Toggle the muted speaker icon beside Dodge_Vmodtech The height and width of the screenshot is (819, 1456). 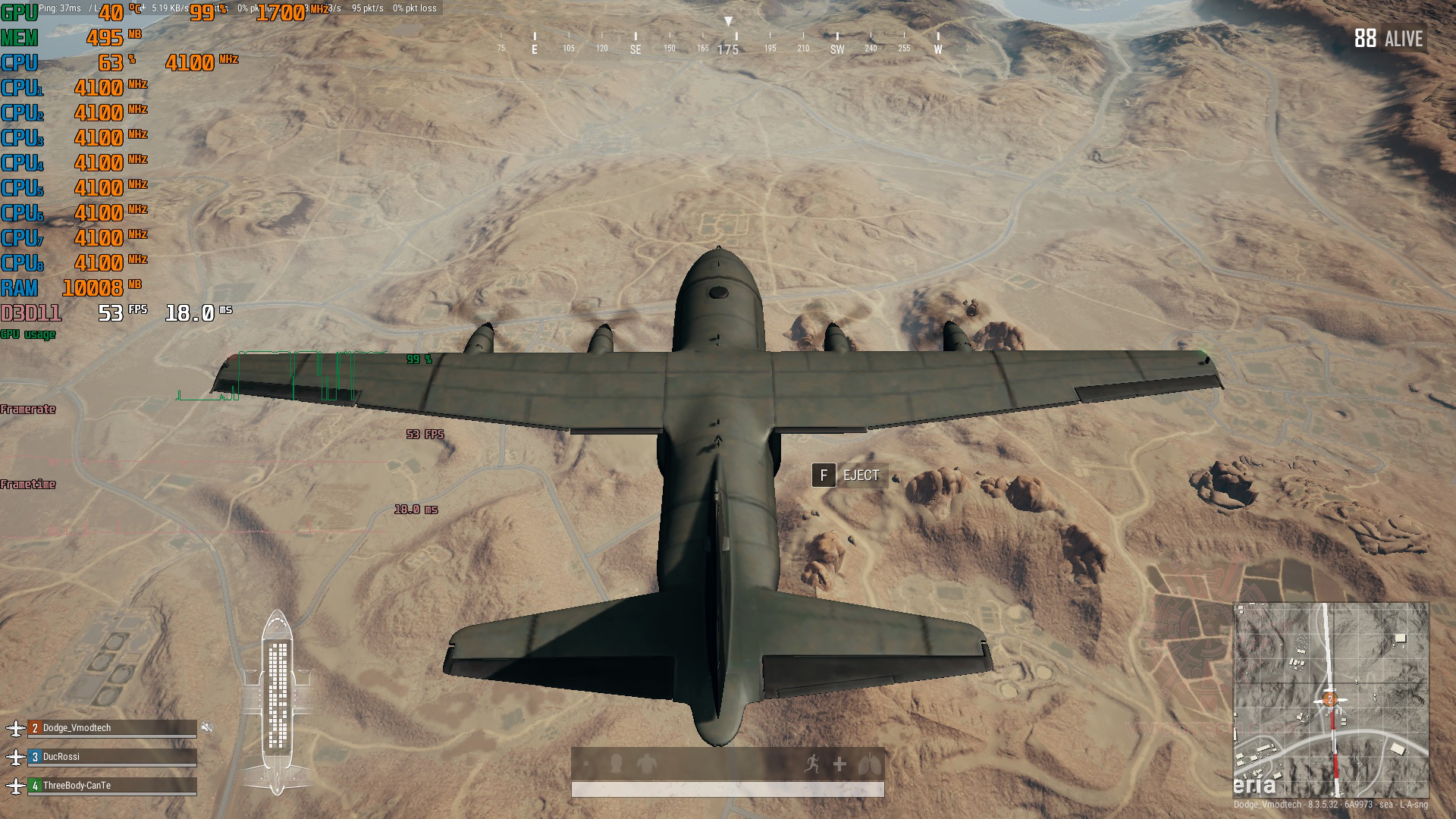tap(207, 728)
